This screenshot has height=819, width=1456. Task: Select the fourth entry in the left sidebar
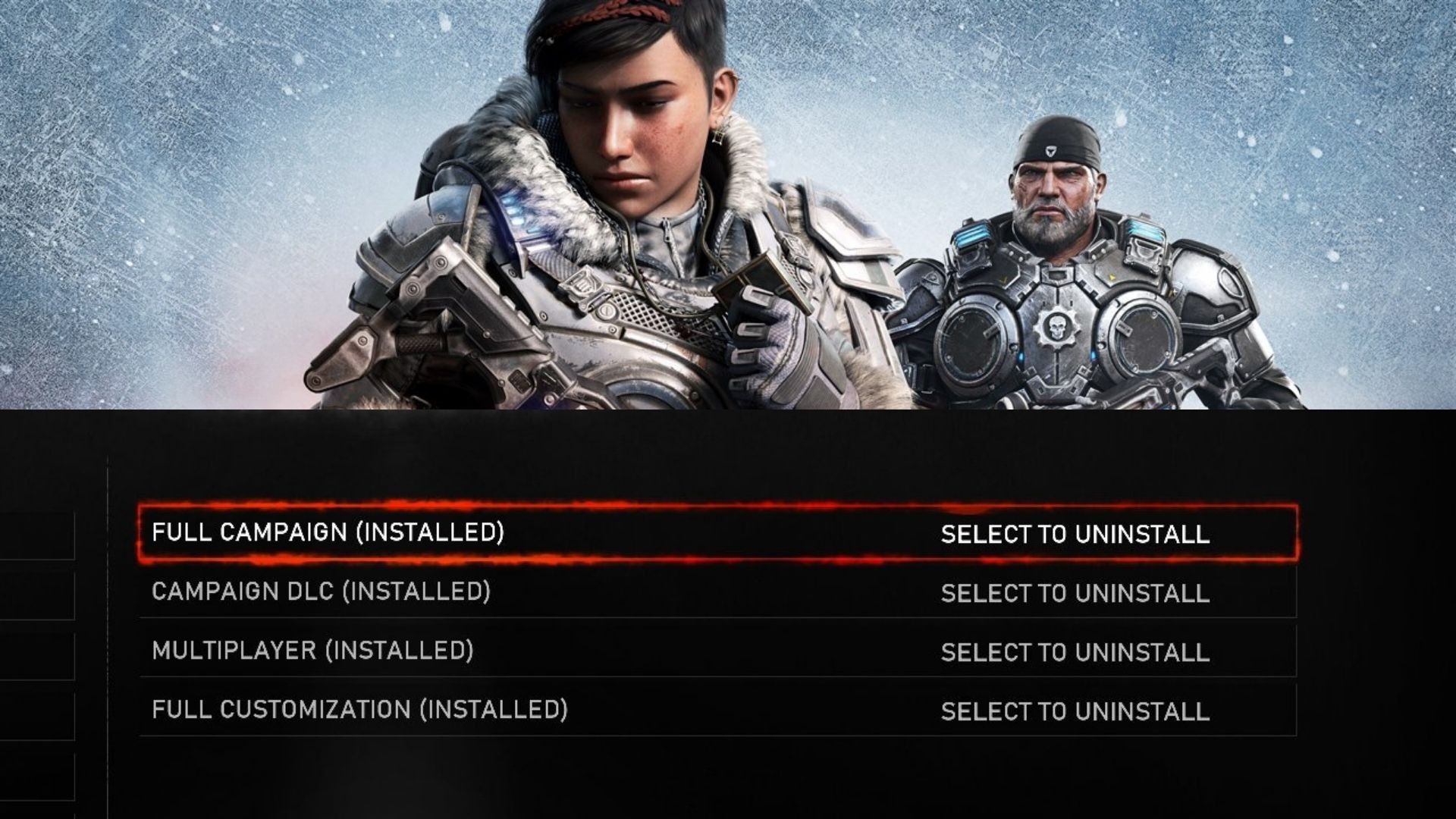tap(38, 713)
